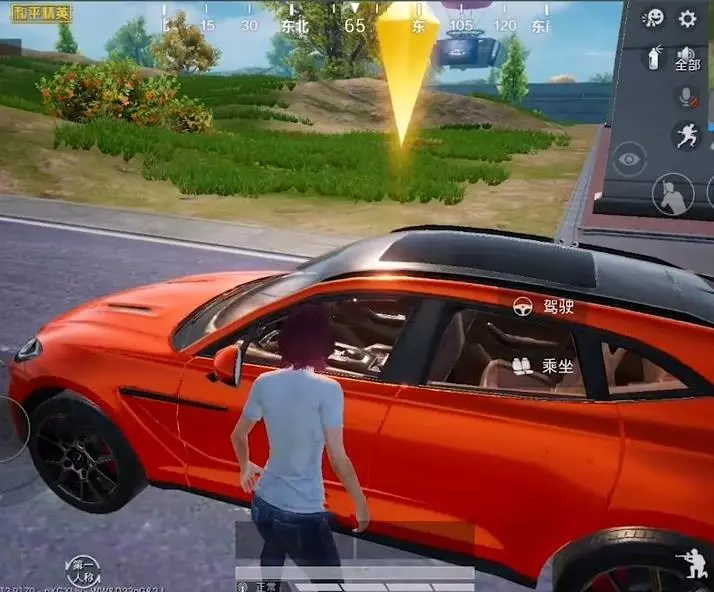This screenshot has height=592, width=714.
Task: Tap the 驾驶 drive button
Action: (545, 307)
